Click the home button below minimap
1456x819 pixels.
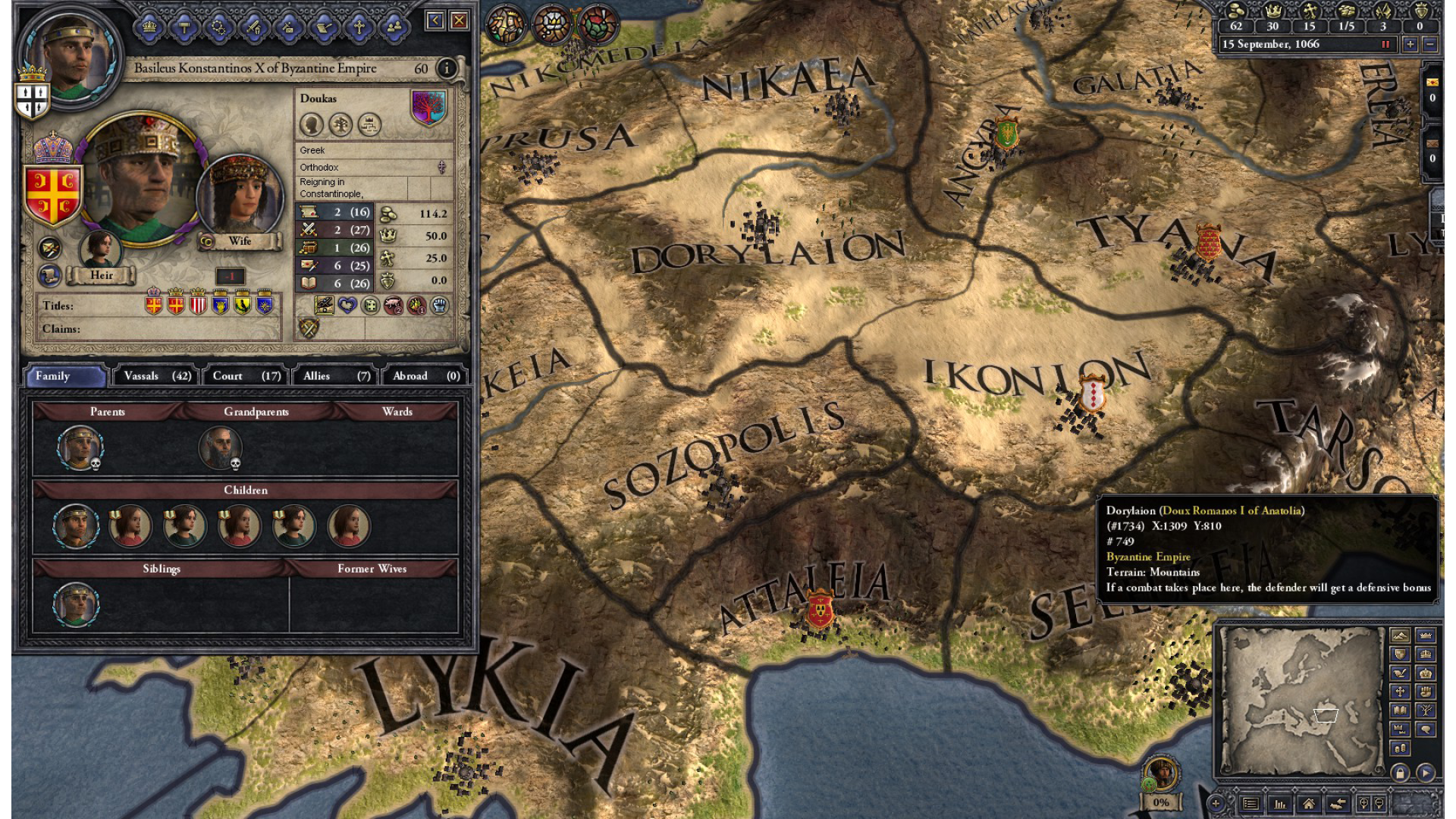point(1309,804)
